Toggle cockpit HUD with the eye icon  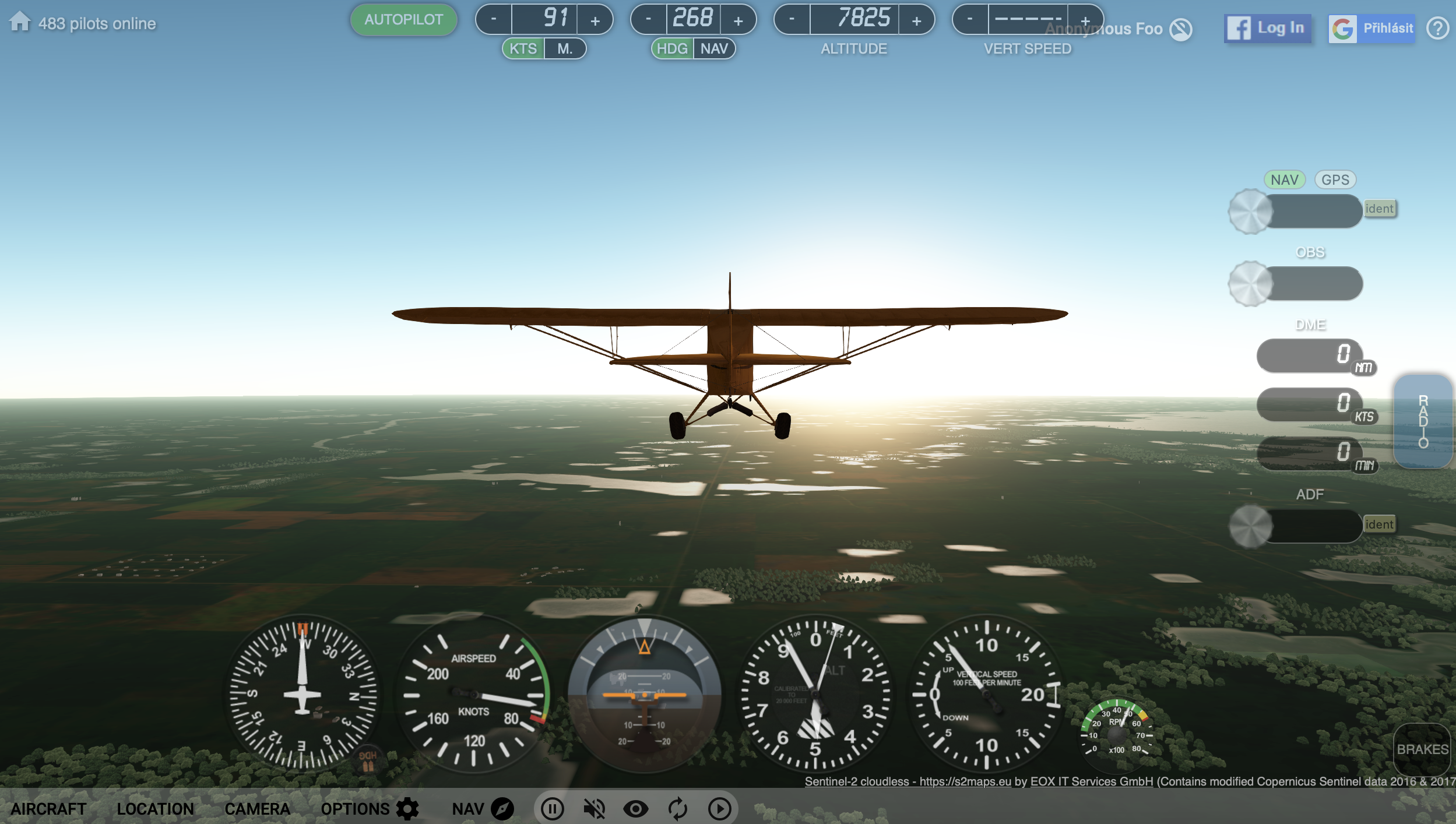636,809
